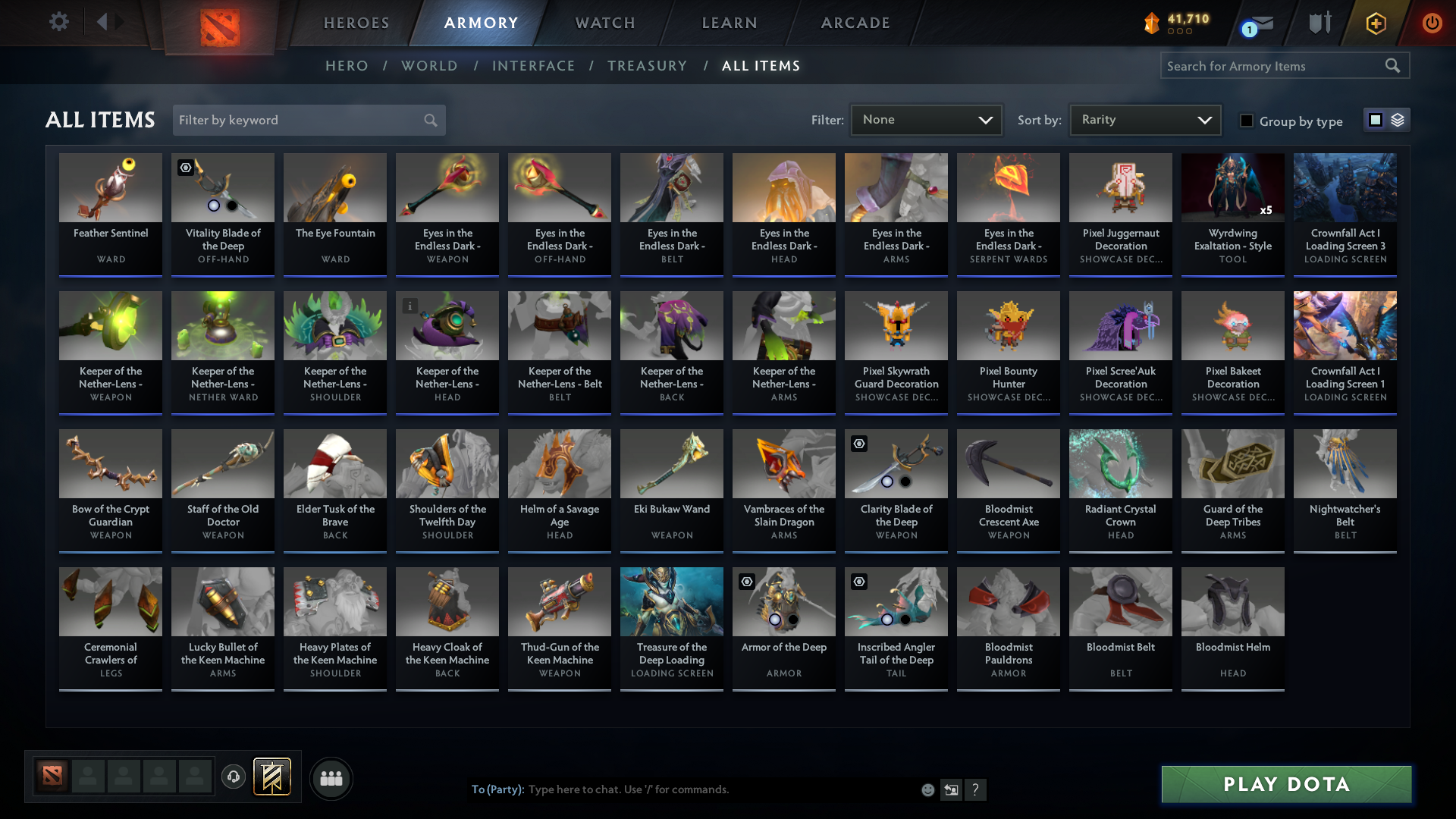
Task: Toggle Group by type checkbox
Action: [1247, 121]
